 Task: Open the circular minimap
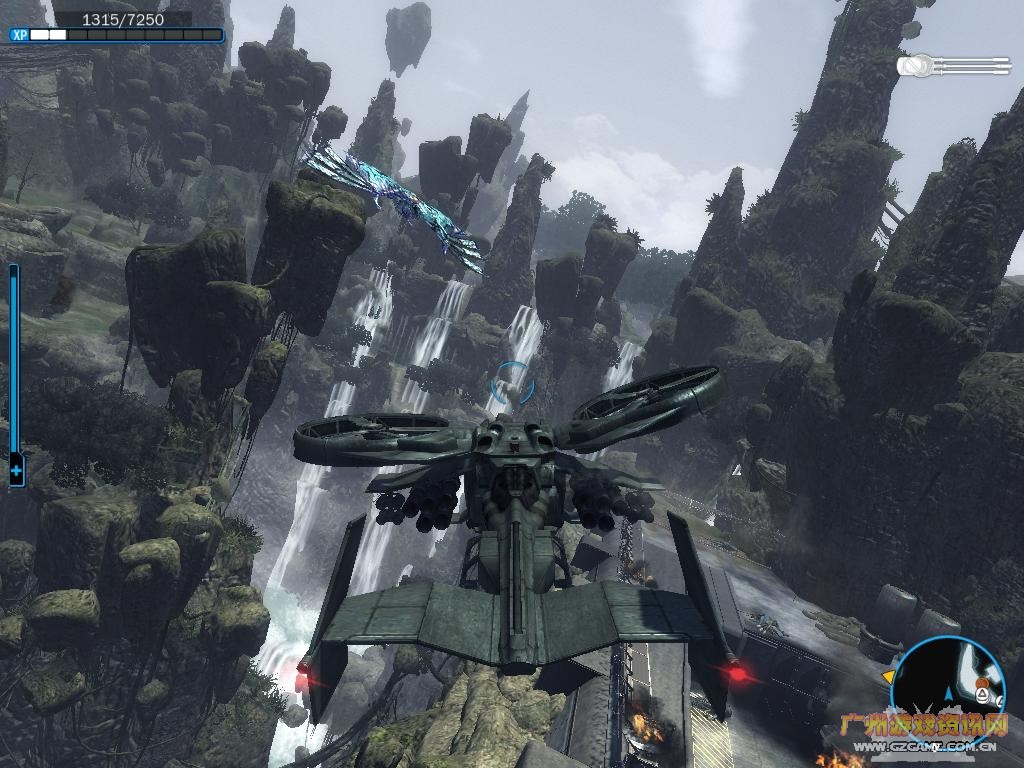(x=948, y=688)
